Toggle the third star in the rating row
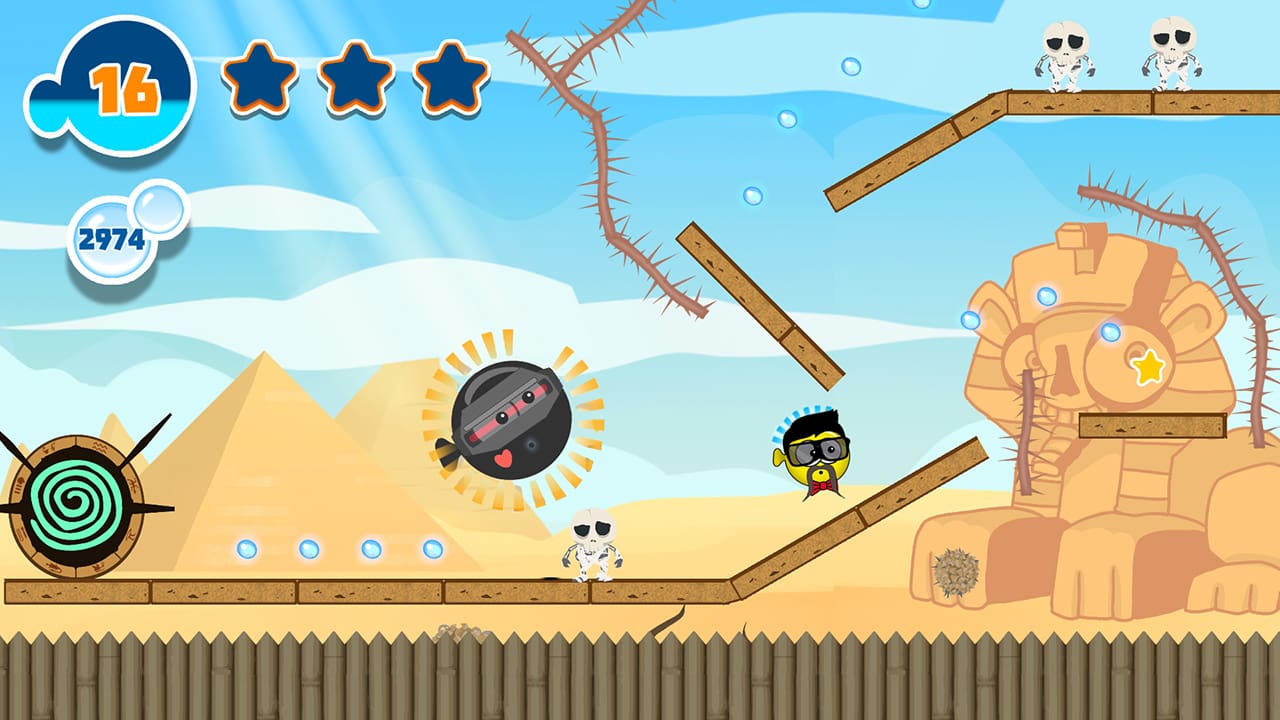Screen dimensions: 1280x720 click(446, 77)
